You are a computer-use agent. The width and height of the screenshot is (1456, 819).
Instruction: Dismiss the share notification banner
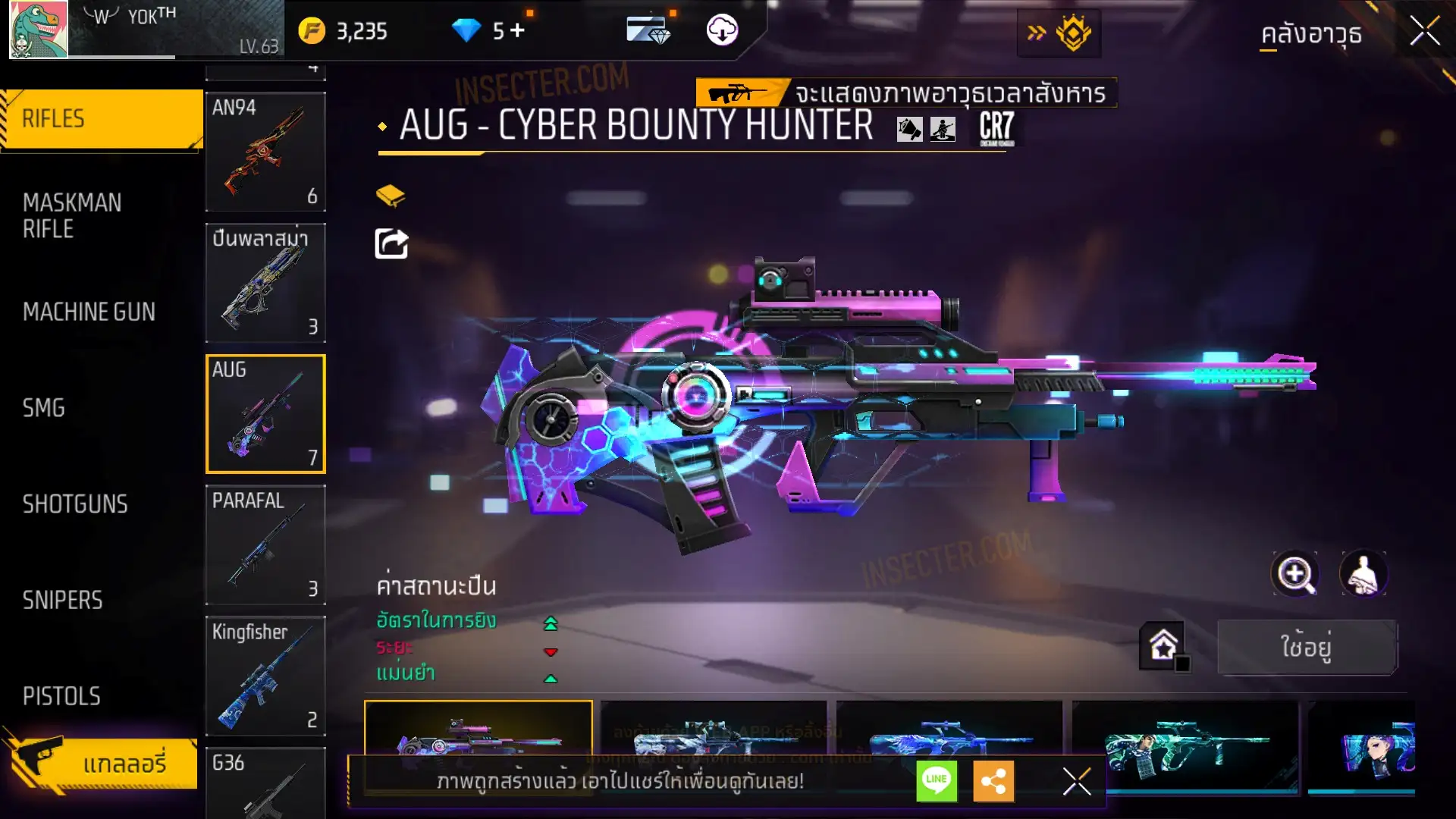click(1076, 780)
